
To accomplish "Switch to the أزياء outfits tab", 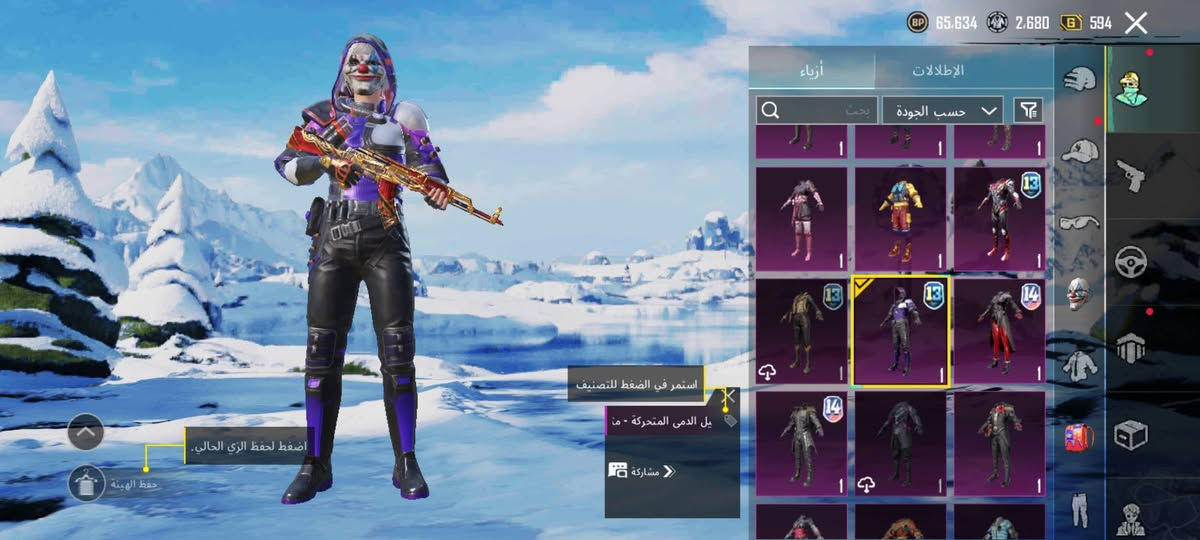I will tap(812, 70).
